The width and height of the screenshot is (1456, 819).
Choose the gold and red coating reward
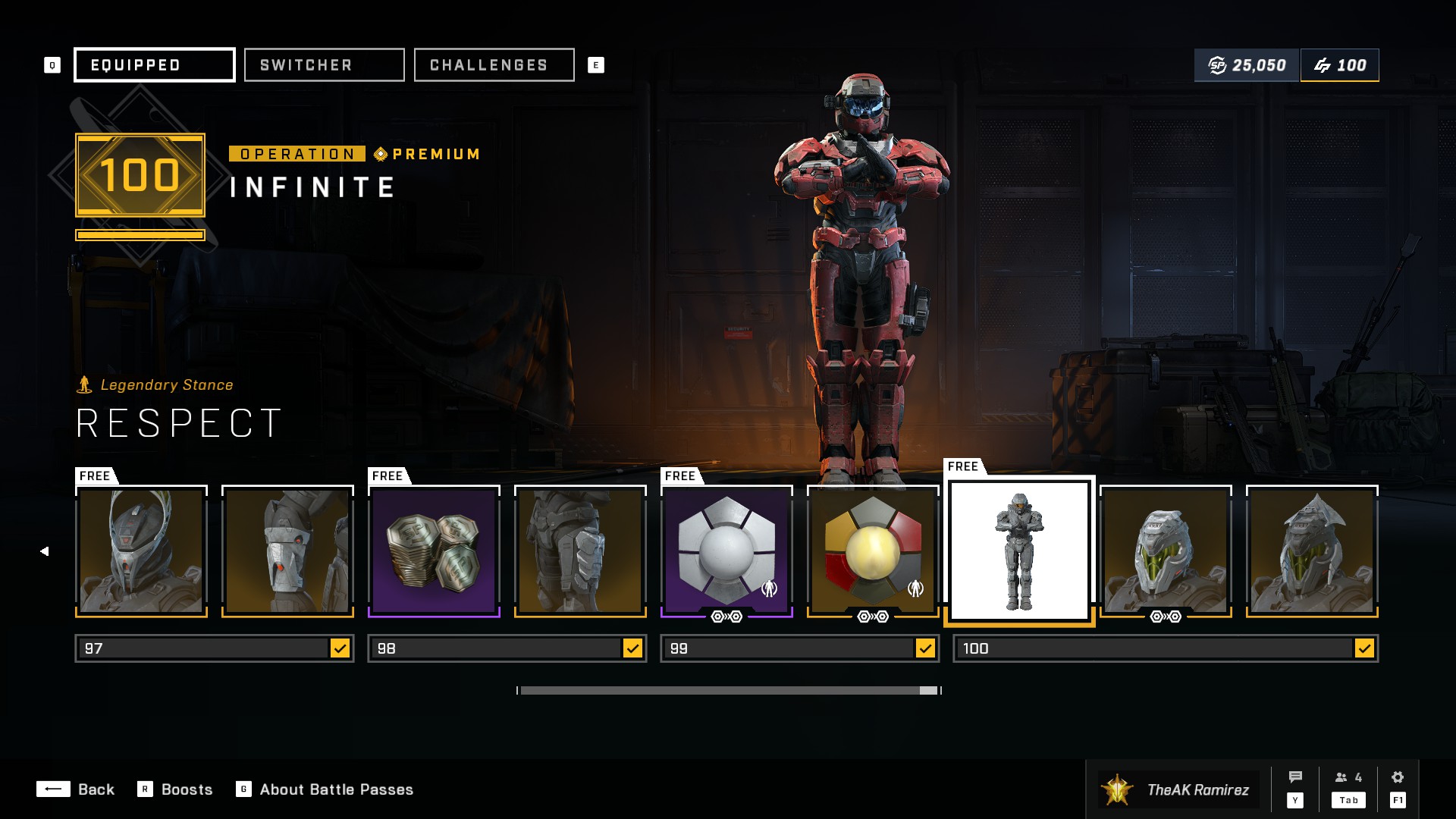[x=873, y=551]
